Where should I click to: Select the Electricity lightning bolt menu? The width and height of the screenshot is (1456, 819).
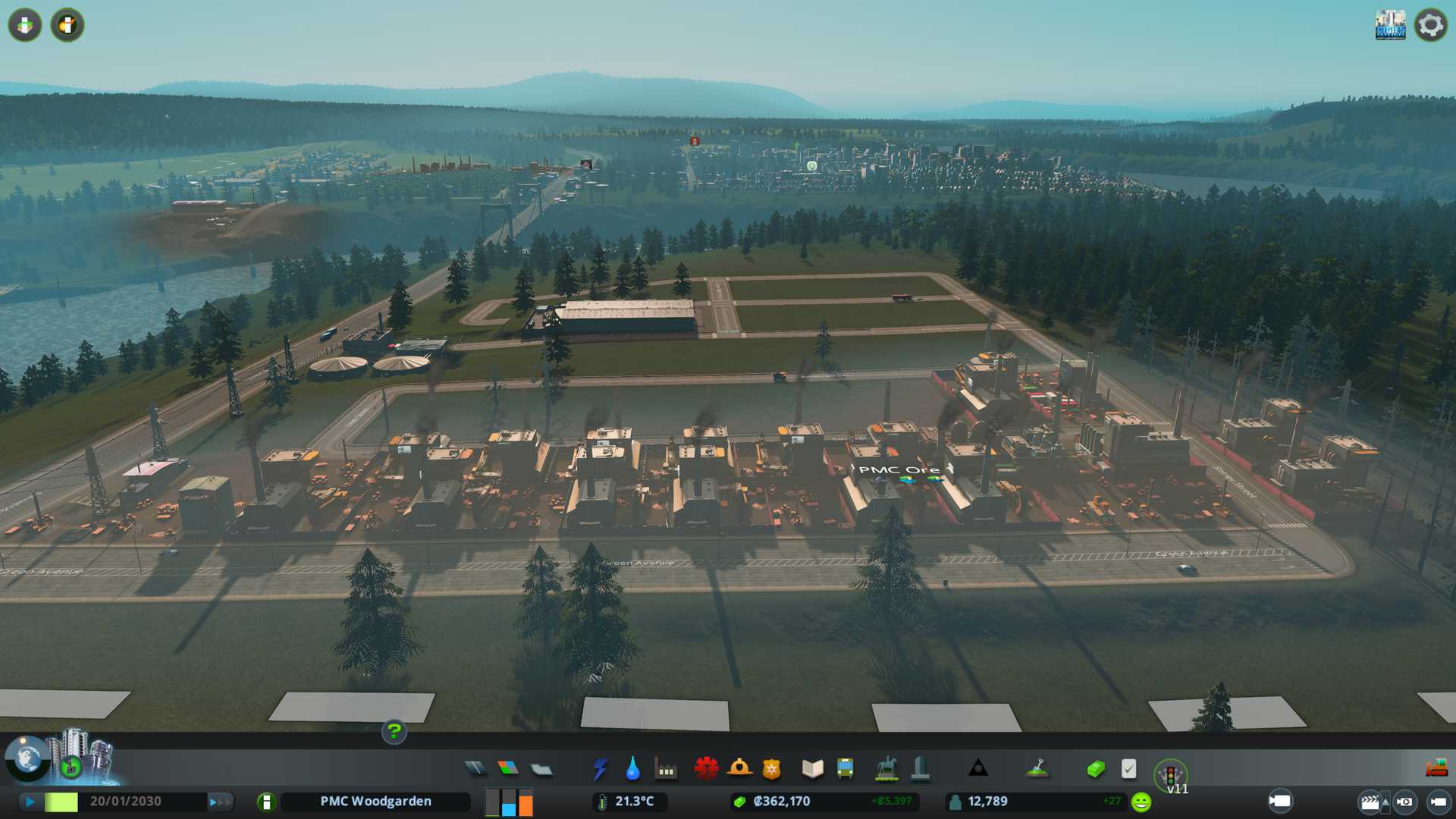click(600, 769)
